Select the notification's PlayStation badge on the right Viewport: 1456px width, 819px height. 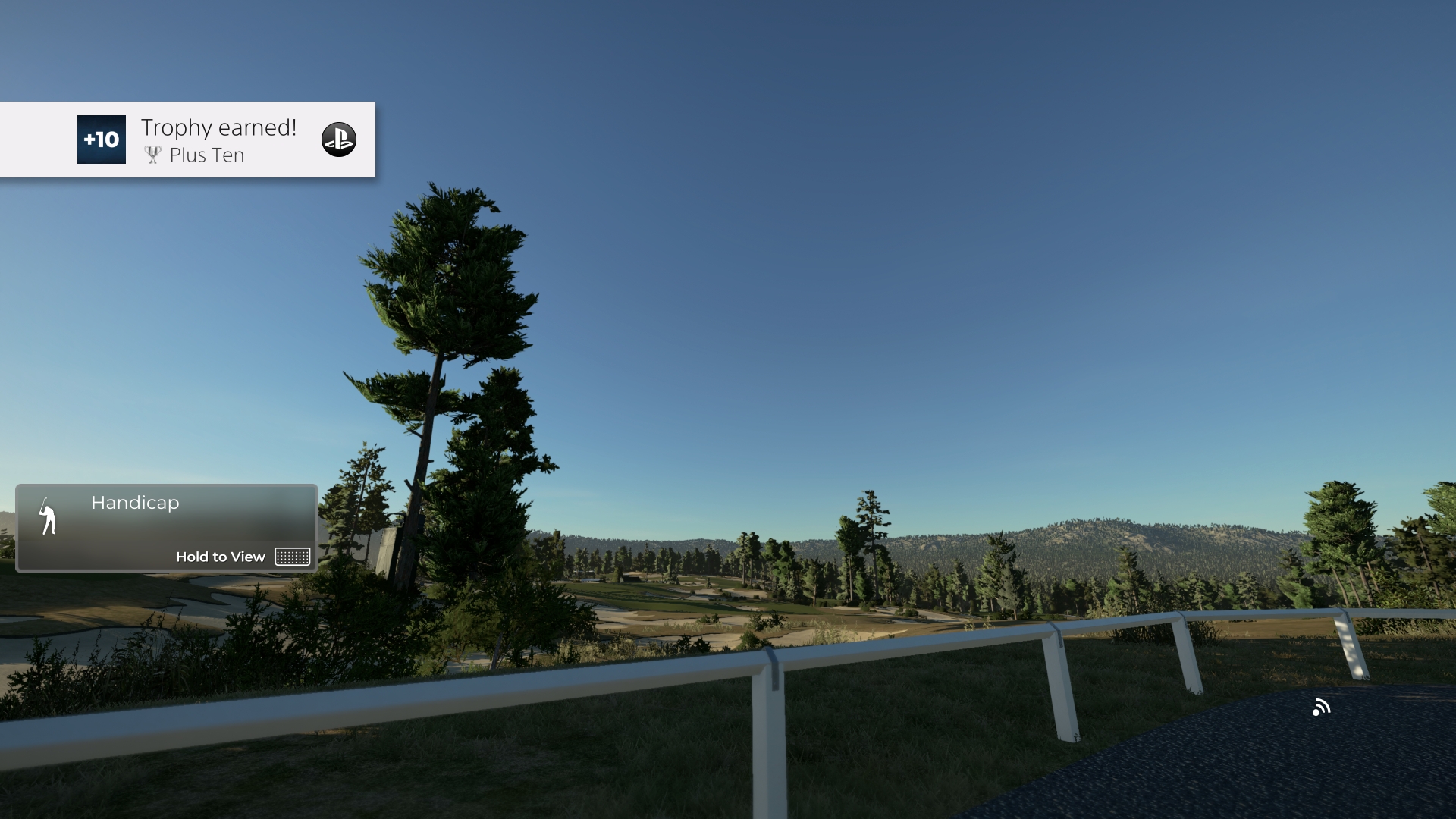[340, 140]
